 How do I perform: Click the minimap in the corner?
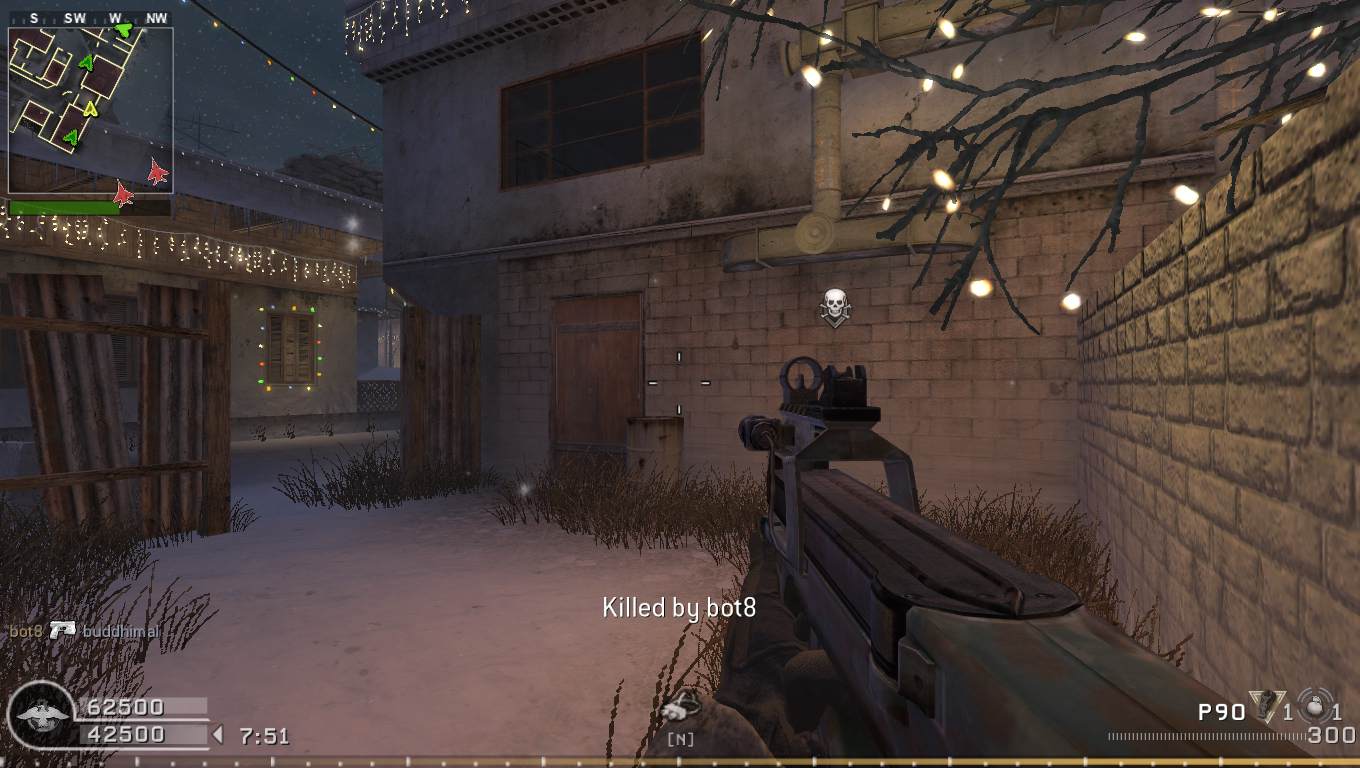point(90,110)
